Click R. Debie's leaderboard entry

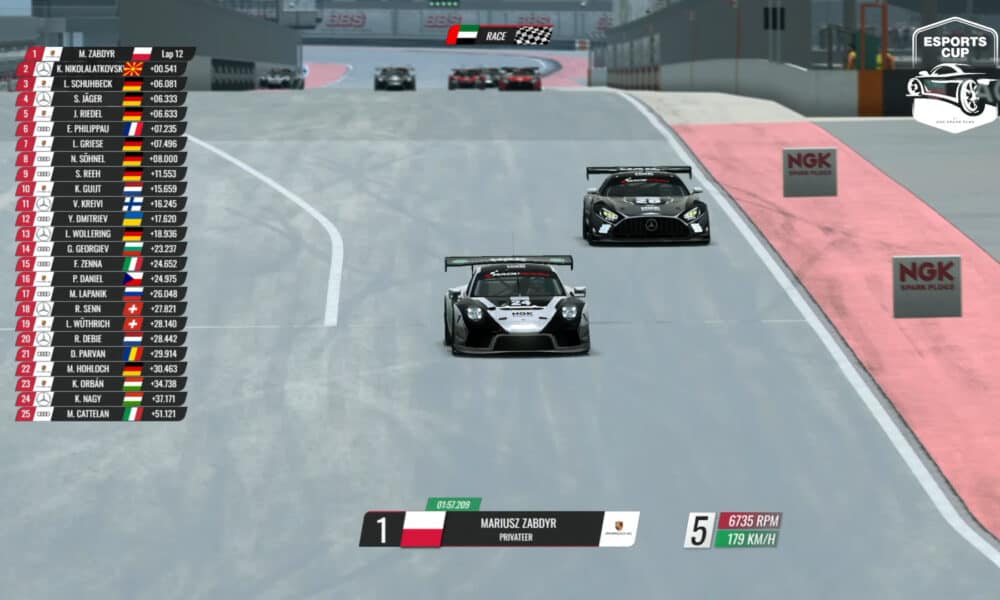98,339
